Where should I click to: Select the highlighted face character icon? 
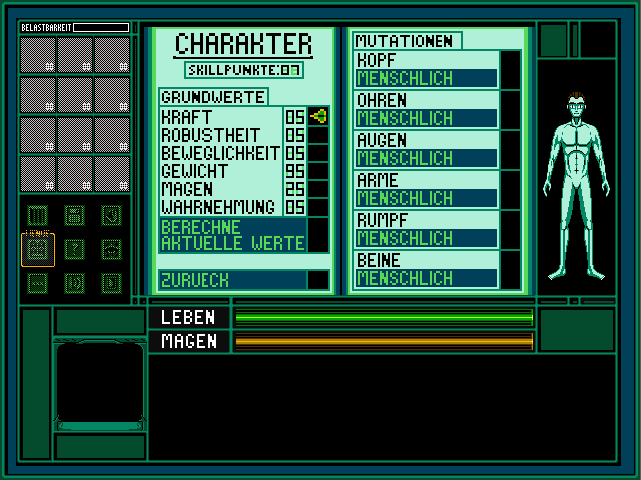pyautogui.click(x=37, y=249)
